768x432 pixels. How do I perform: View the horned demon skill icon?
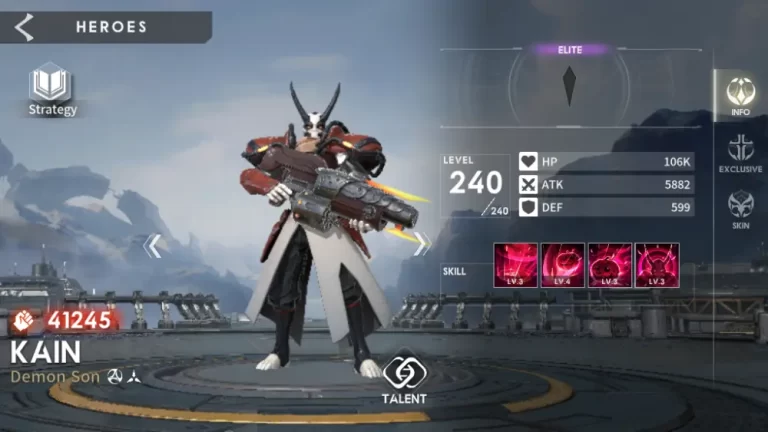tap(657, 266)
